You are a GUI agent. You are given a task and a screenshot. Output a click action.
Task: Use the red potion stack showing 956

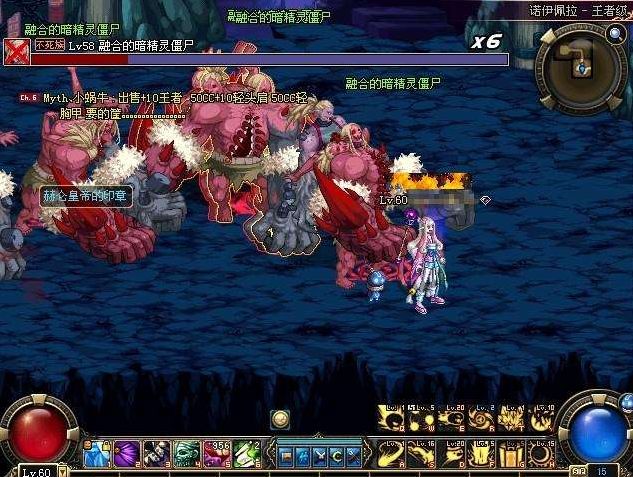click(x=217, y=453)
